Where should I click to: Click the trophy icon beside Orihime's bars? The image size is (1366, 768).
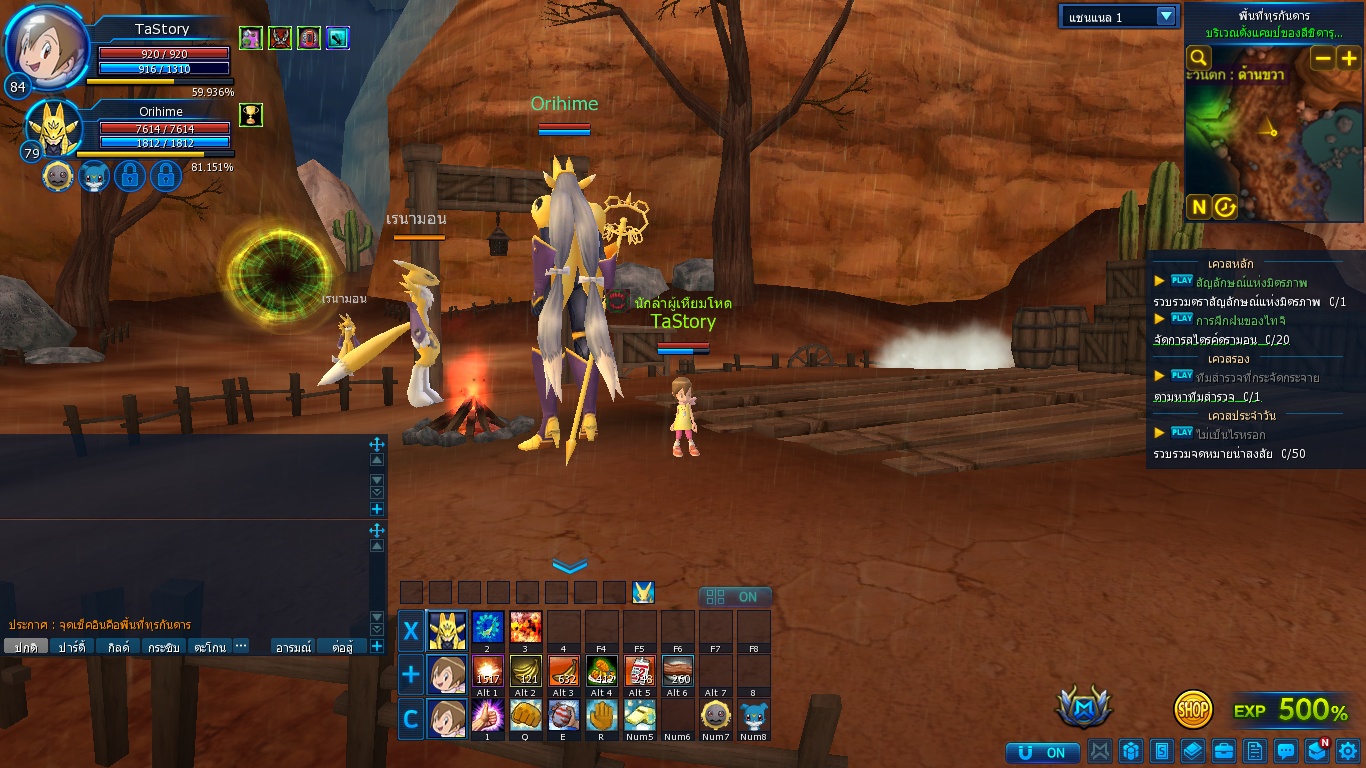click(250, 114)
